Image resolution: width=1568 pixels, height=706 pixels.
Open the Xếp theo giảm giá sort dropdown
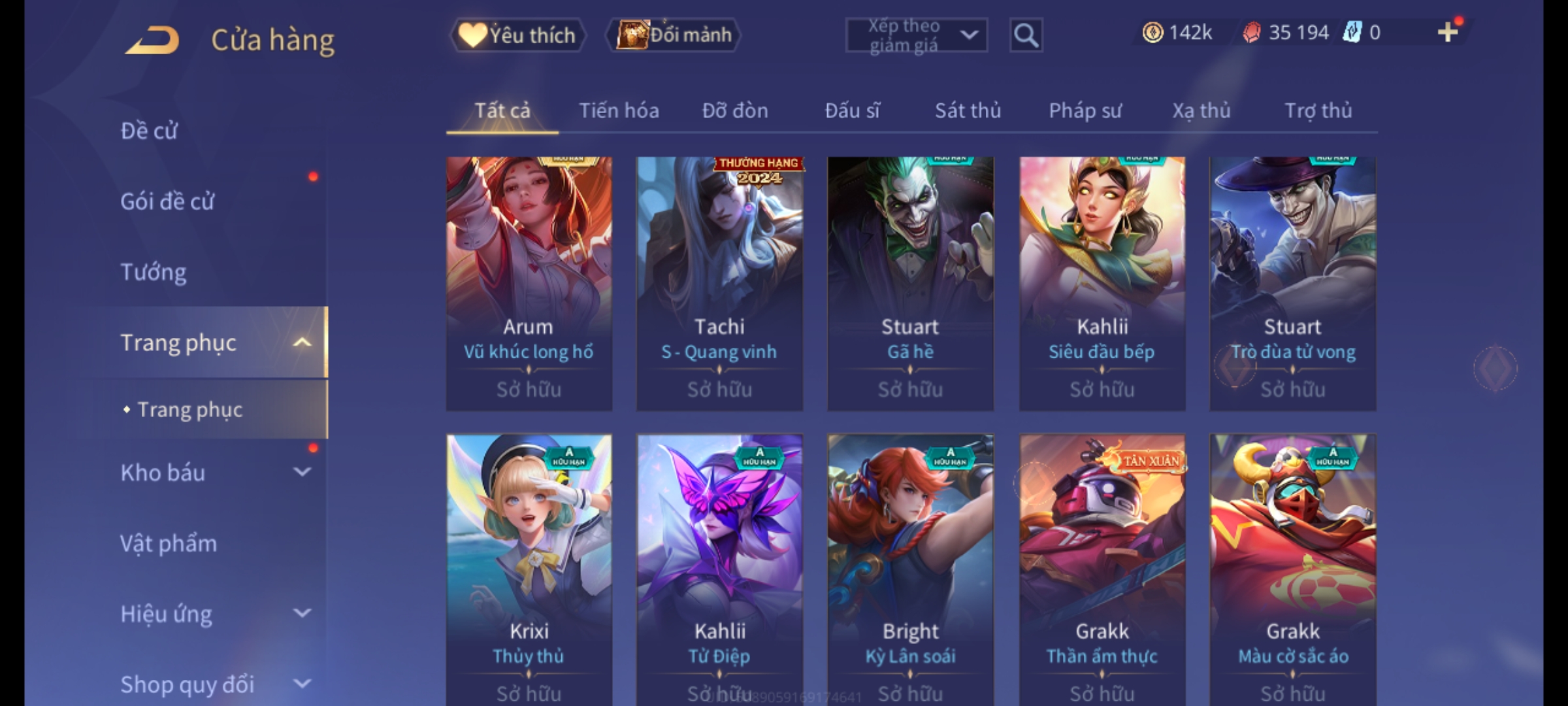click(916, 35)
